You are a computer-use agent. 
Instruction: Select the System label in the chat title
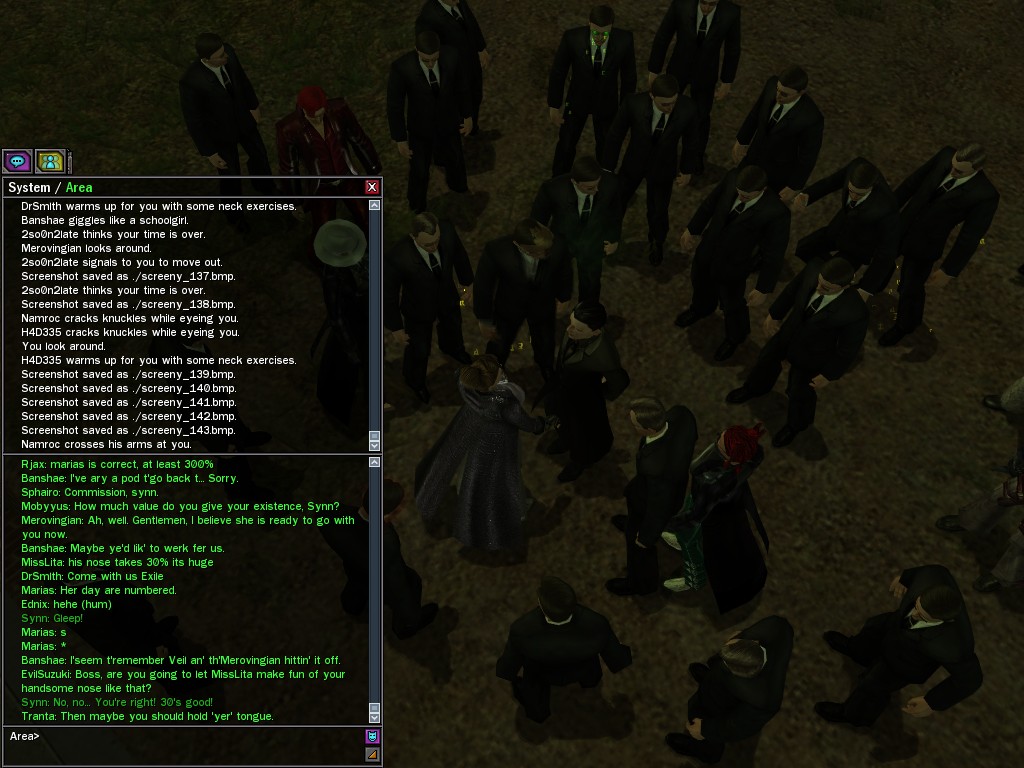pos(29,188)
